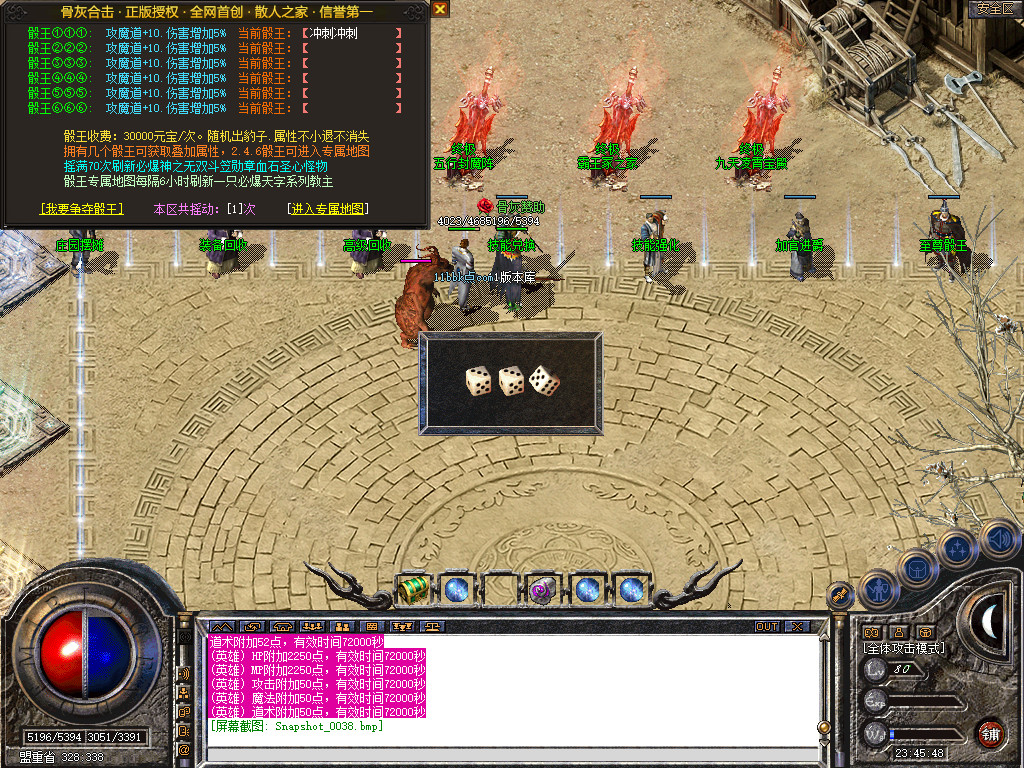Click the mountain icon on chat toolbar
Image resolution: width=1024 pixels, height=768 pixels.
(220, 627)
